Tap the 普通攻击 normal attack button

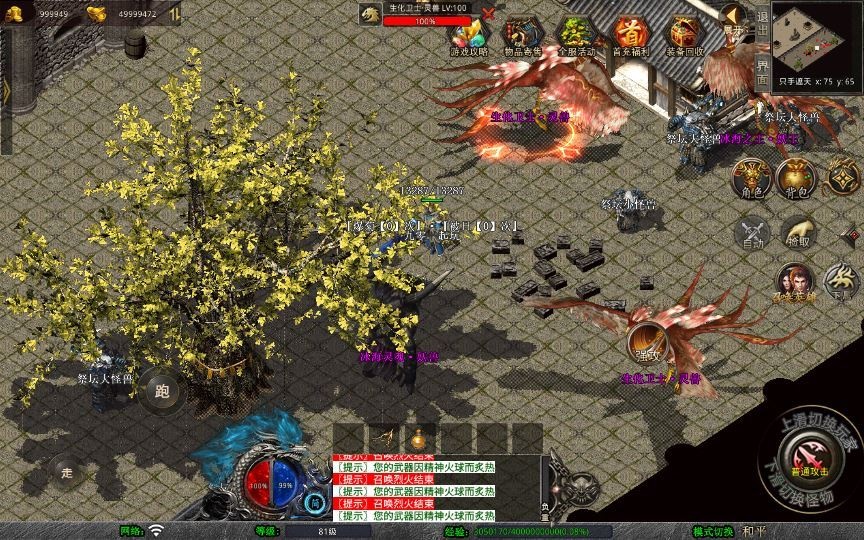point(809,461)
